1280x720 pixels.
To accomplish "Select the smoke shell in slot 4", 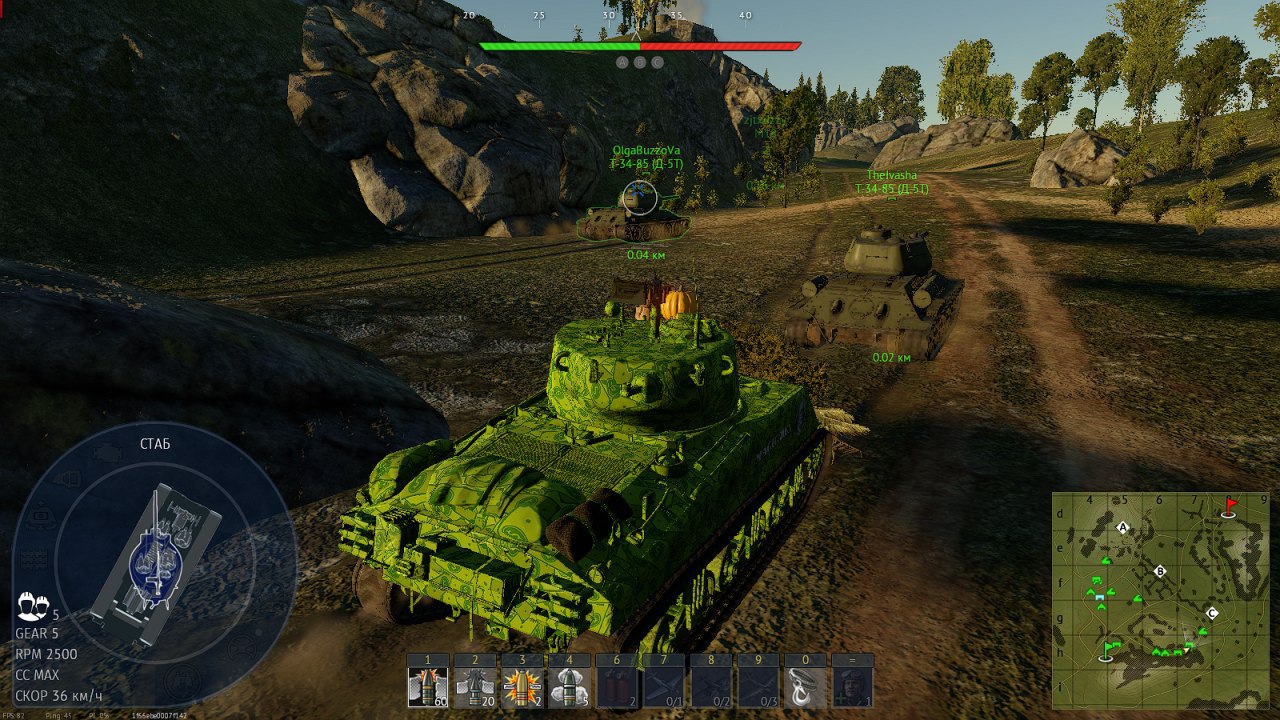I will click(569, 688).
